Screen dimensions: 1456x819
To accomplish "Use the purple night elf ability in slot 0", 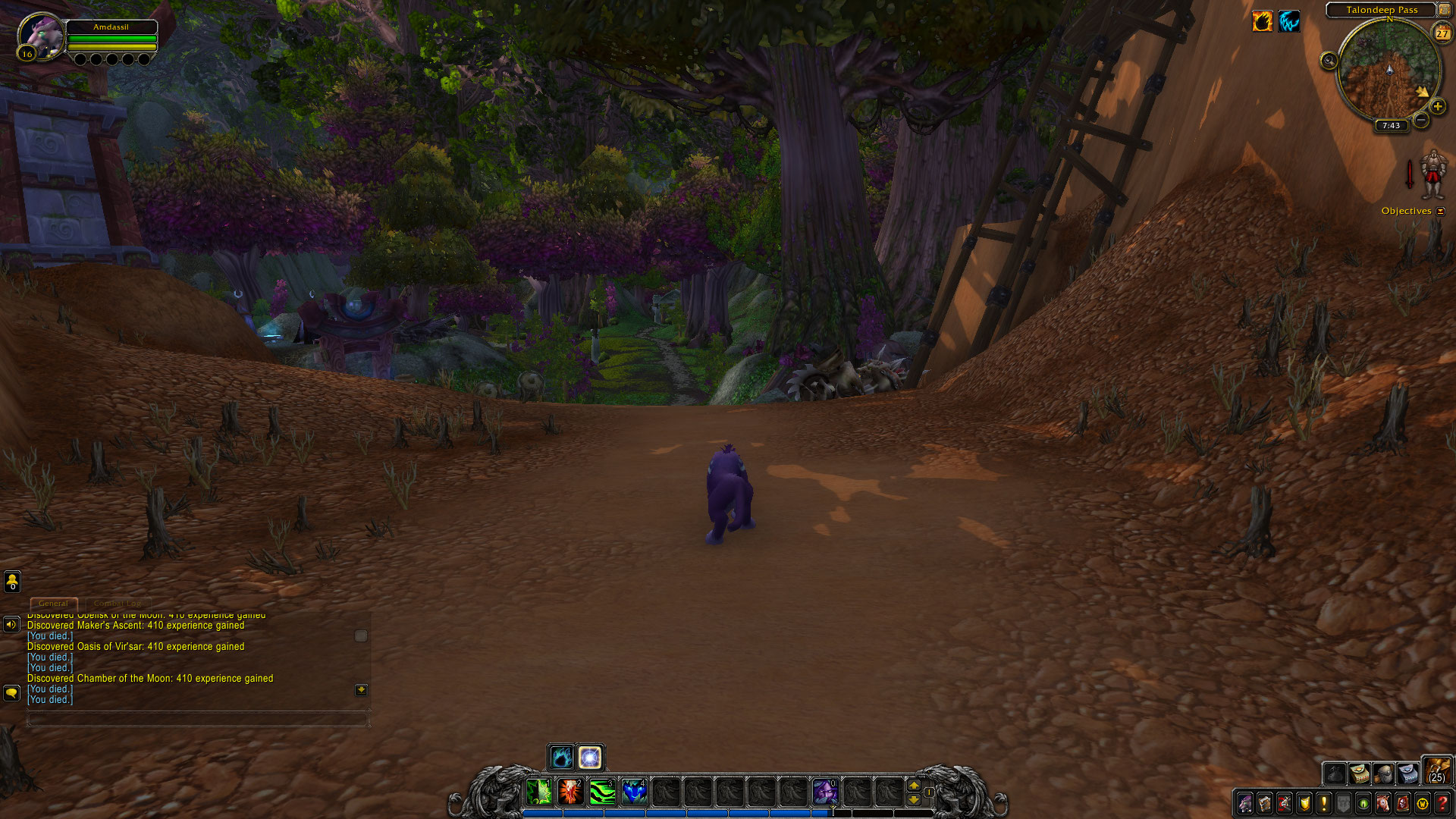I will click(x=825, y=792).
